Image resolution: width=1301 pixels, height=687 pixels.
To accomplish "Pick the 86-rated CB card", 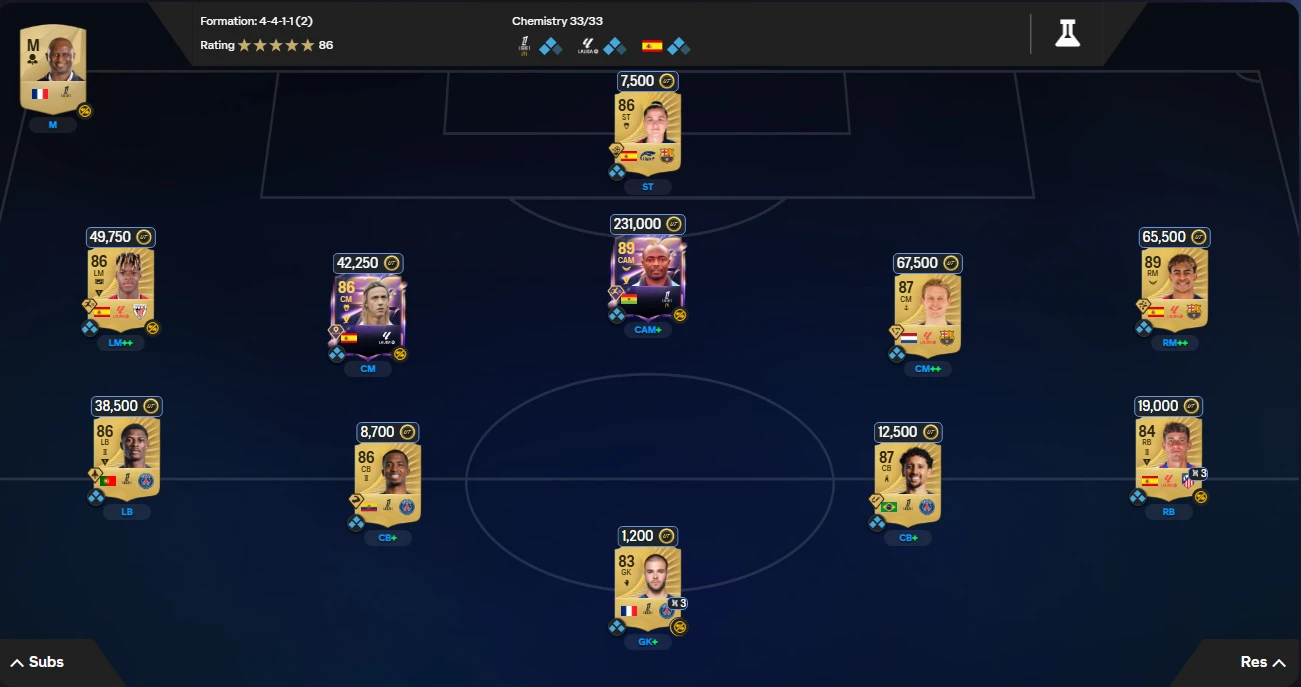I will click(388, 483).
